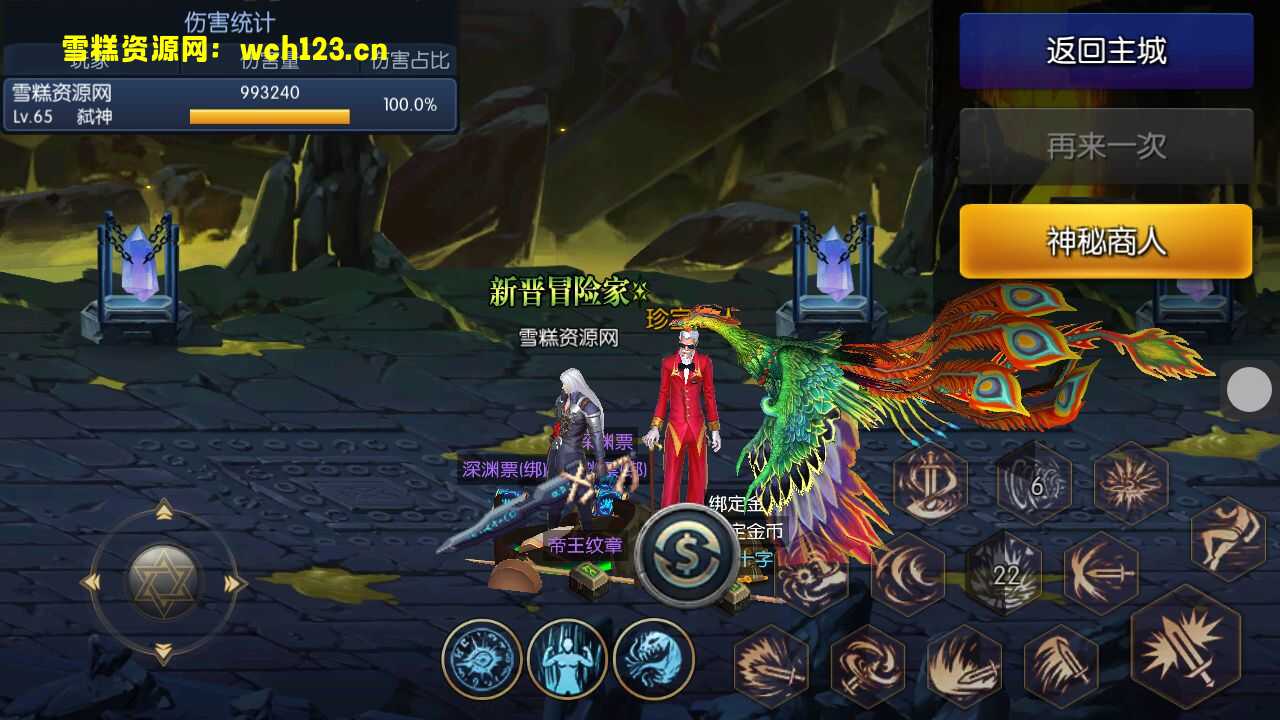Tap the skill on cooldown showing 22
The width and height of the screenshot is (1280, 720).
pos(1005,574)
